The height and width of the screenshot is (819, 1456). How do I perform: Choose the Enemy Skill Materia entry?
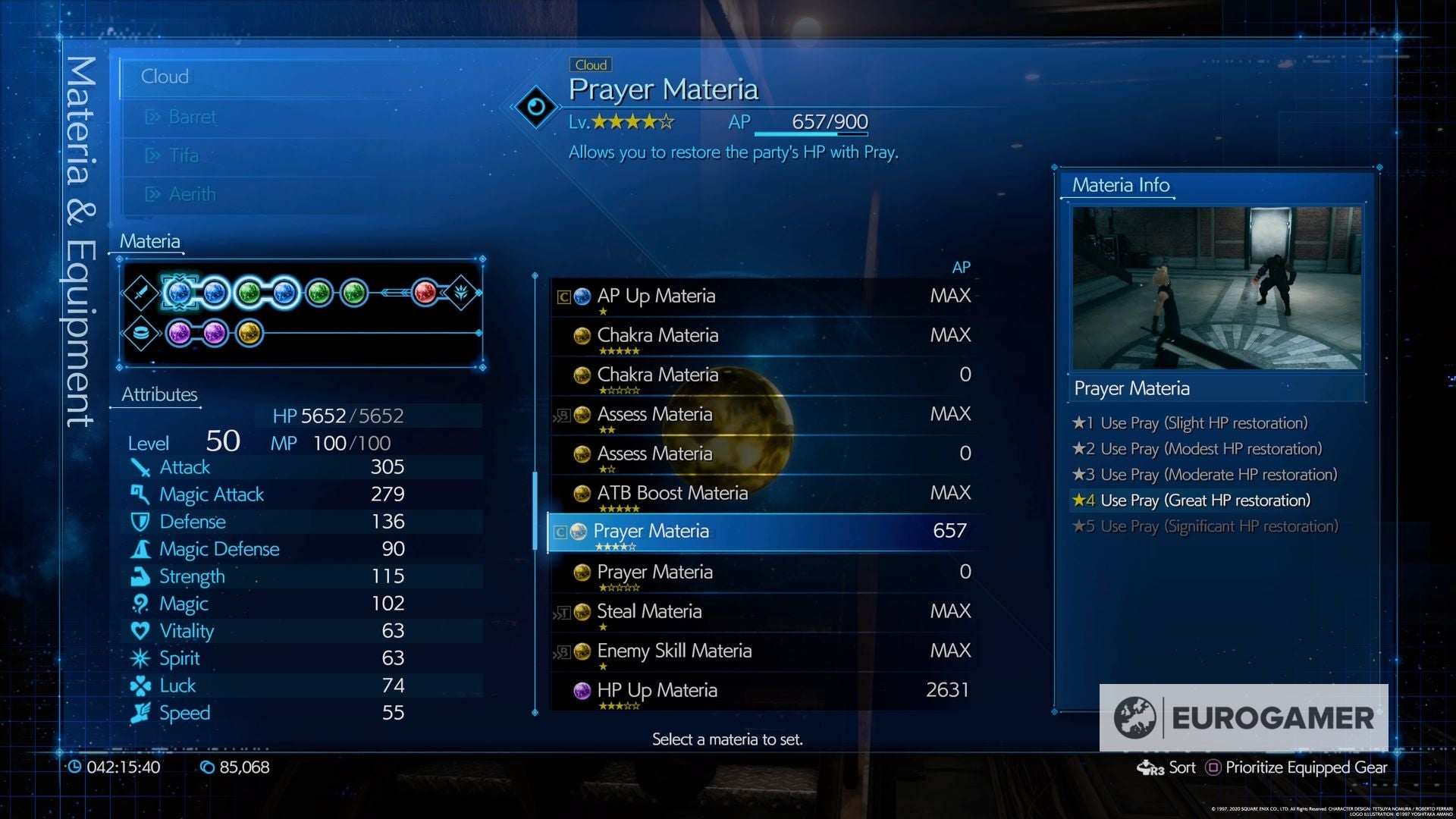click(x=673, y=651)
